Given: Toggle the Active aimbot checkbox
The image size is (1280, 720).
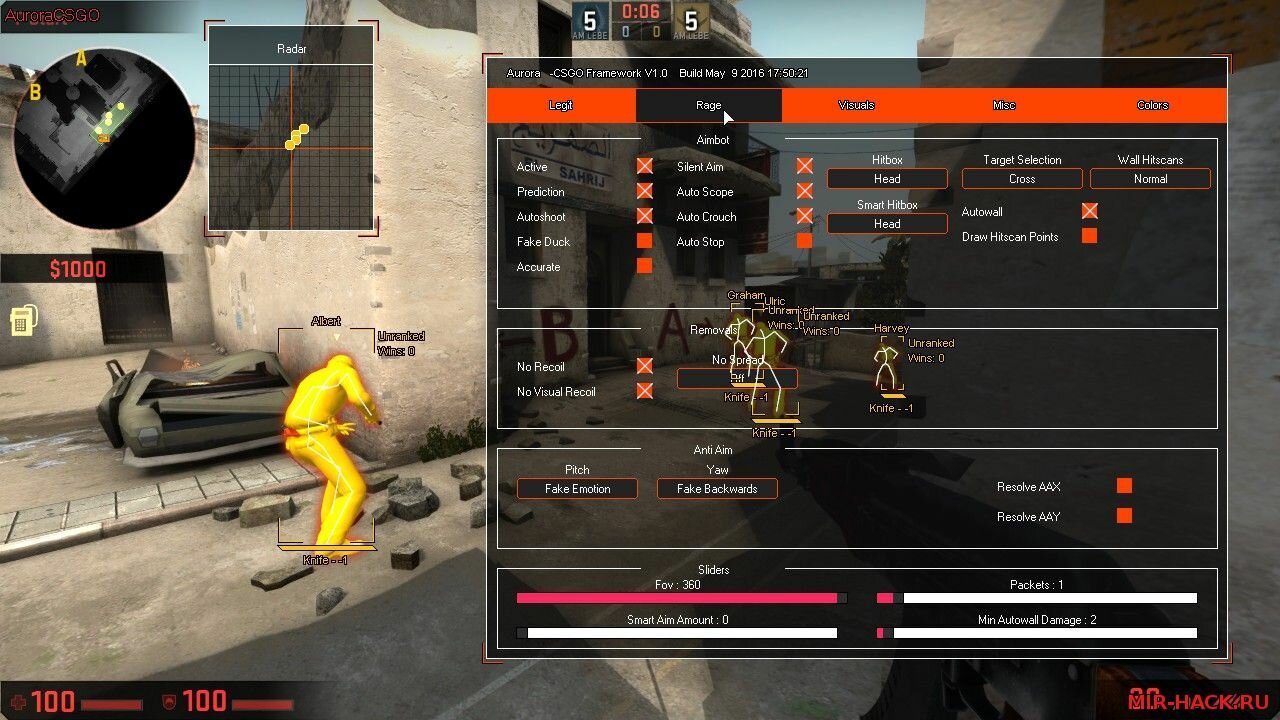Looking at the screenshot, I should 644,166.
